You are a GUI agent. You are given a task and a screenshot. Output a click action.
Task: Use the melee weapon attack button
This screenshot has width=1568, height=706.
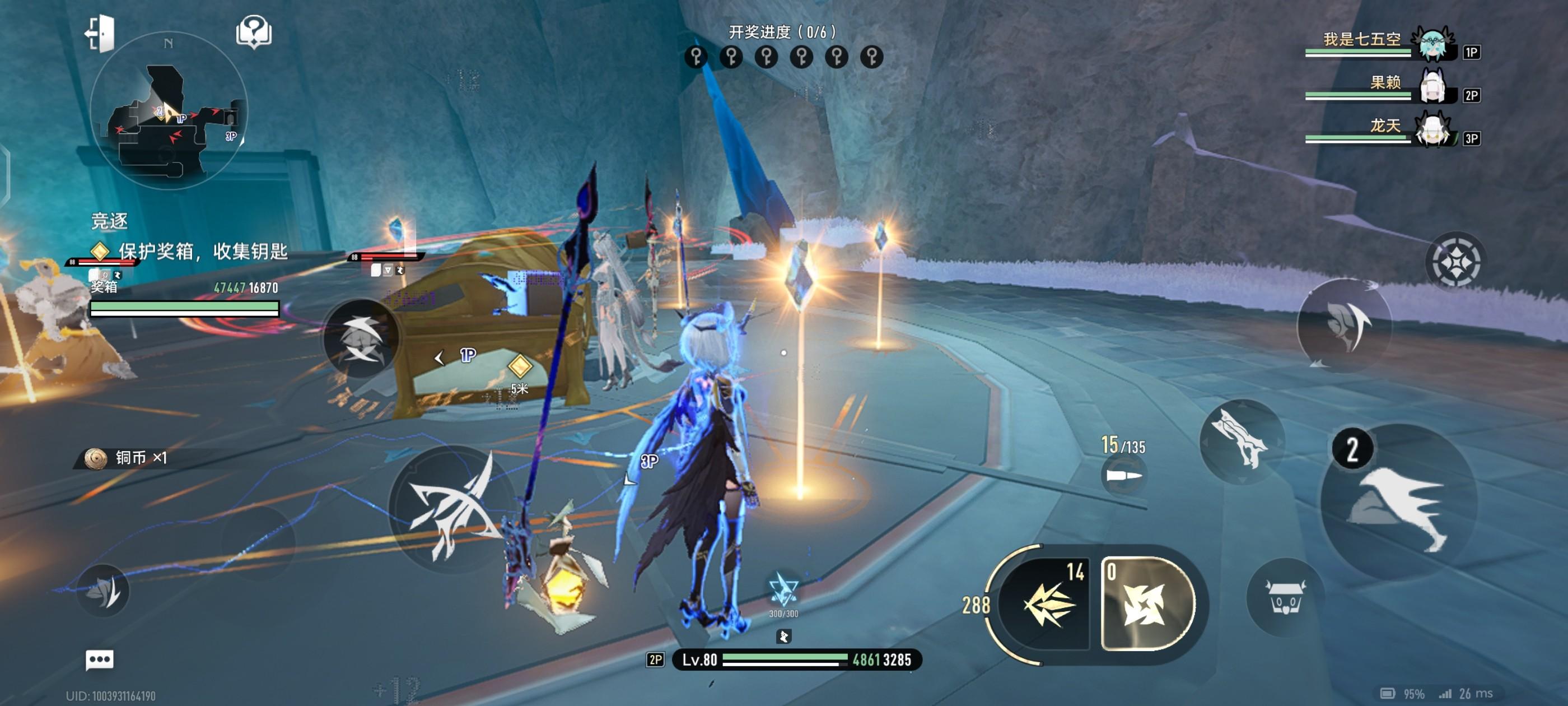tap(1242, 442)
